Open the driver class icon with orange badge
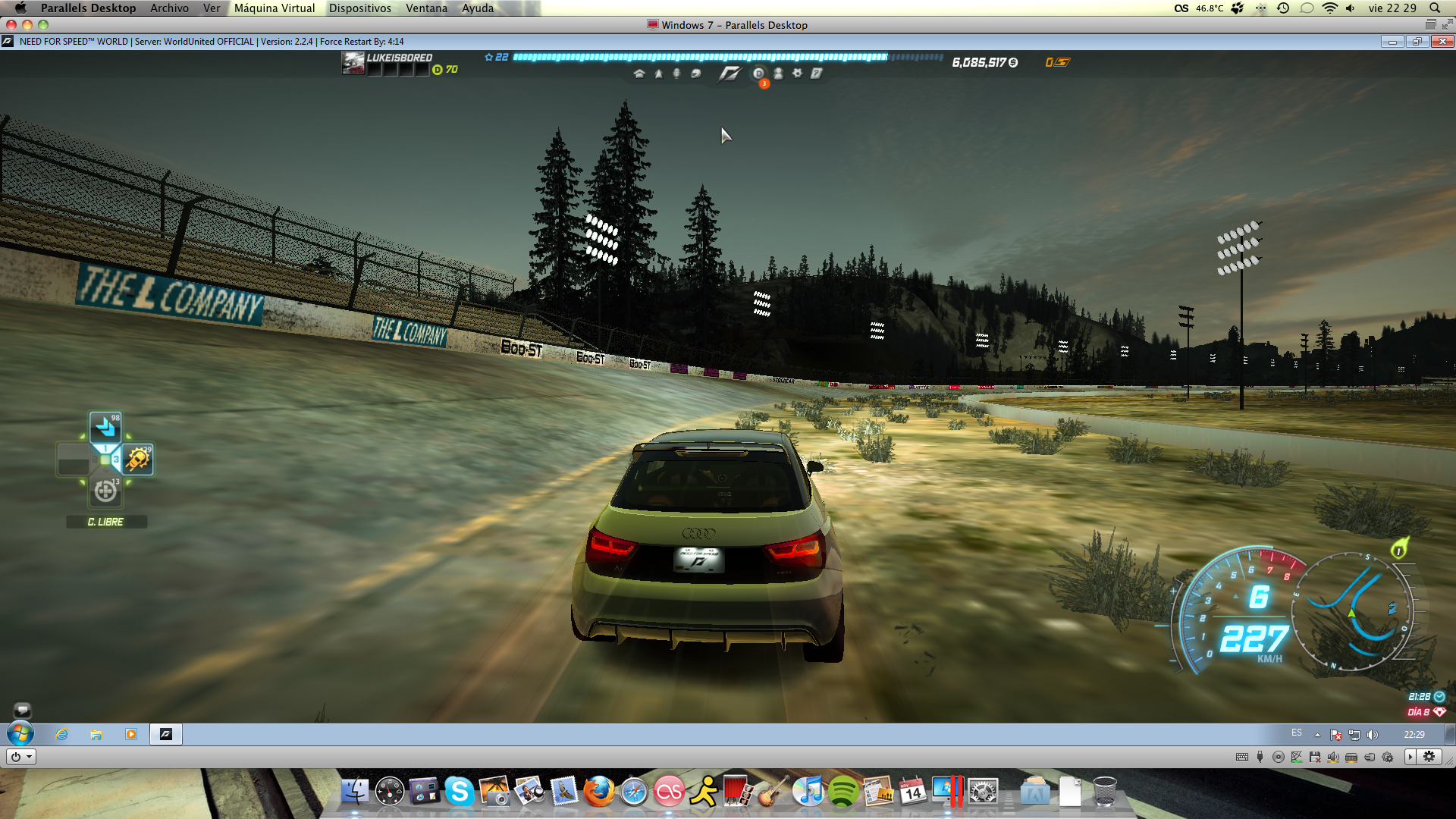The image size is (1456, 819). 758,74
